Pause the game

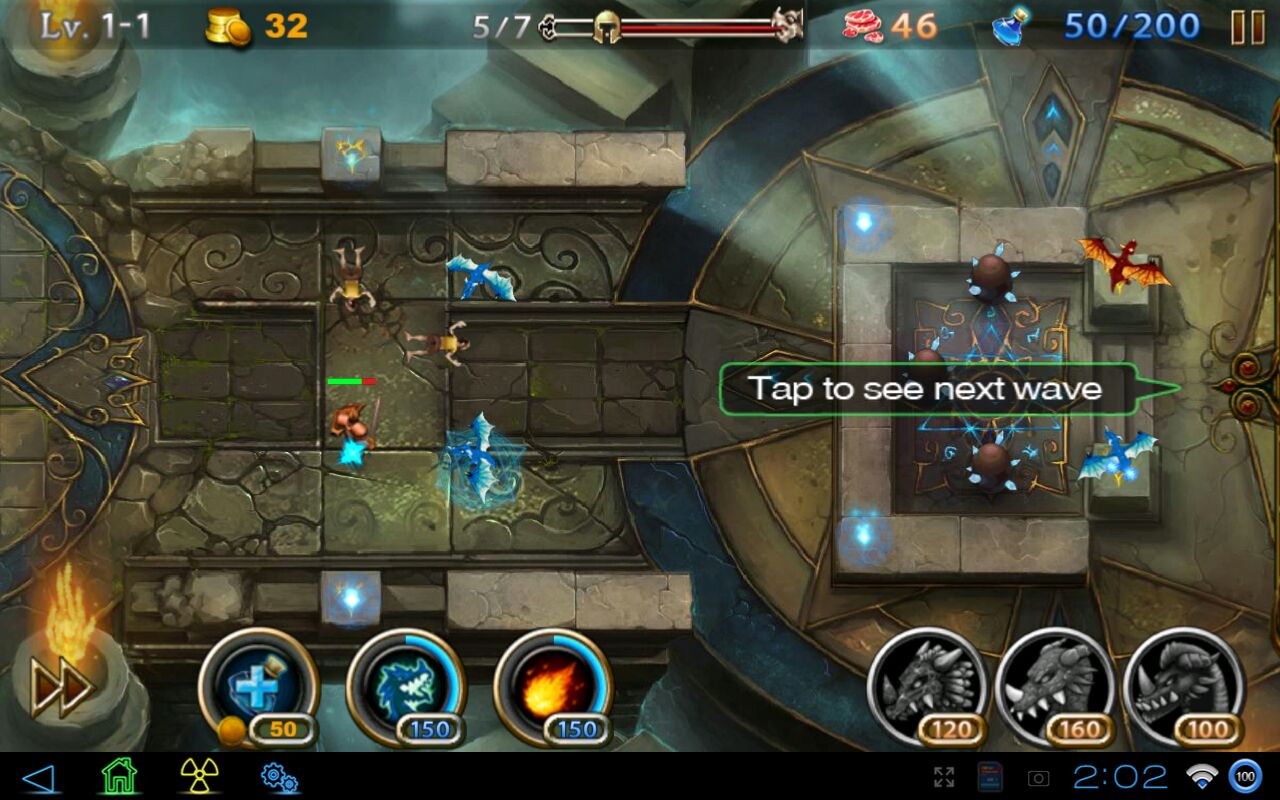click(x=1247, y=27)
